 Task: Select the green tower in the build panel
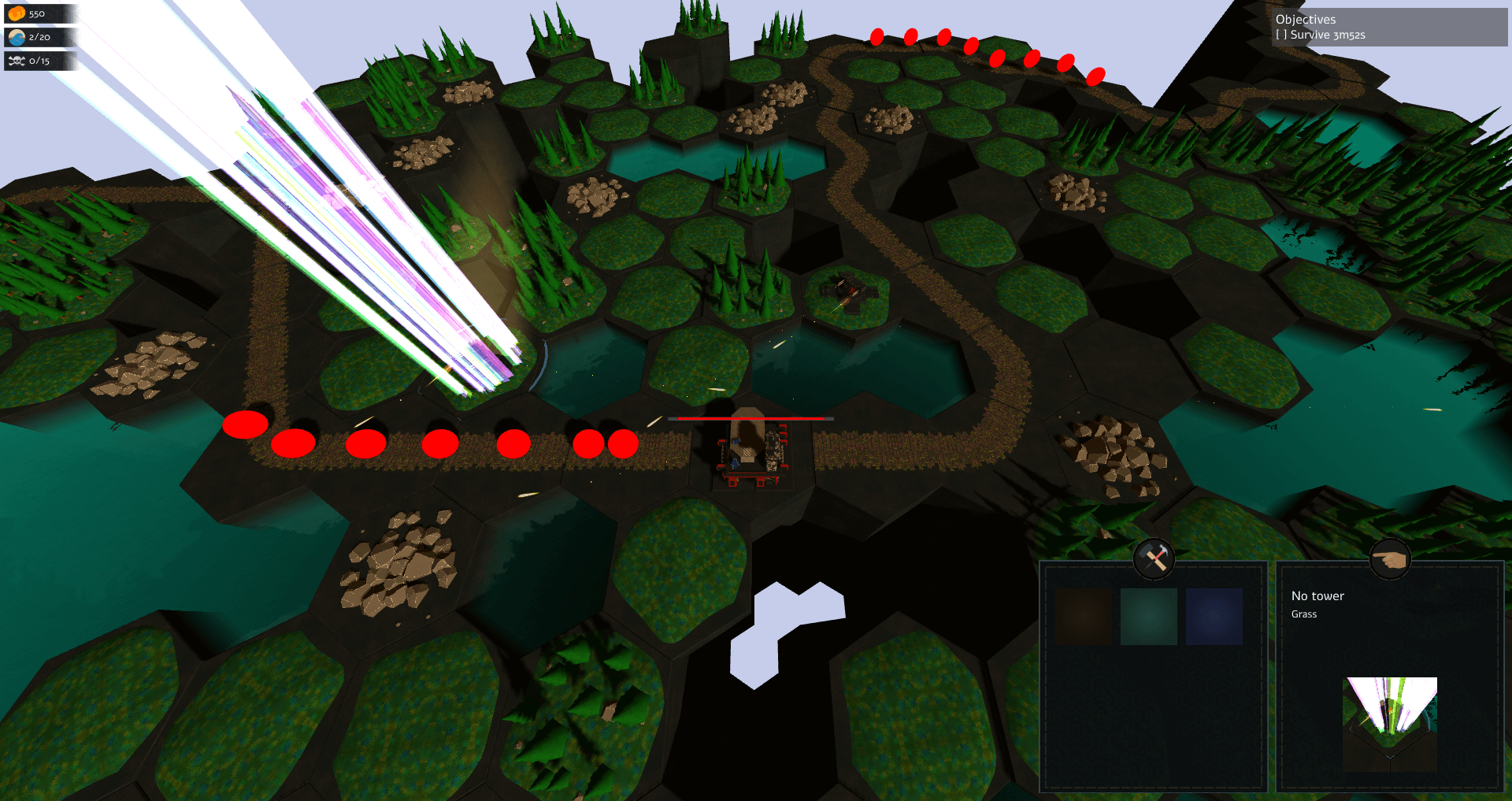(x=1148, y=615)
